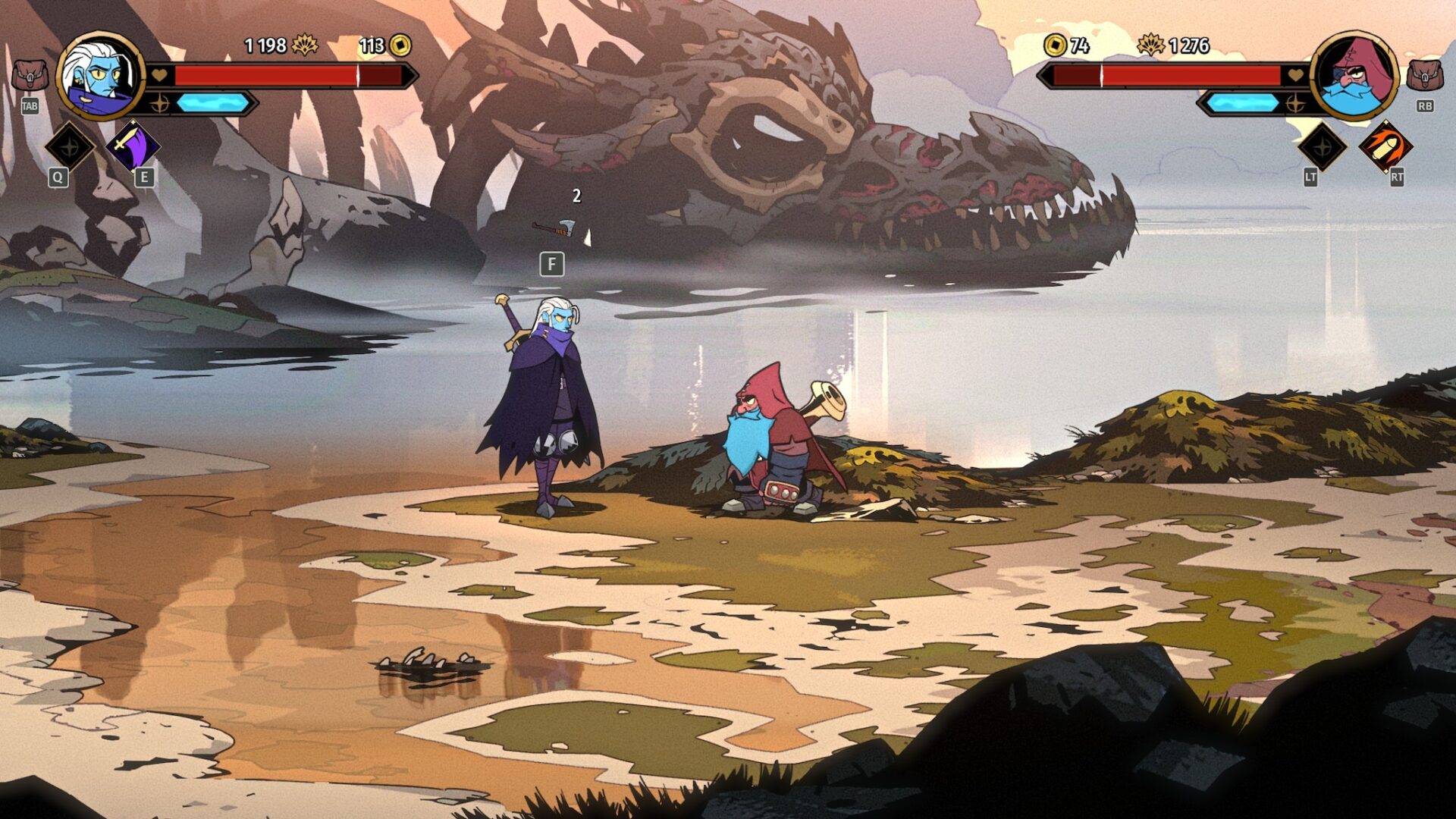Activate the purple sword slash ability
1456x819 pixels.
tap(133, 146)
